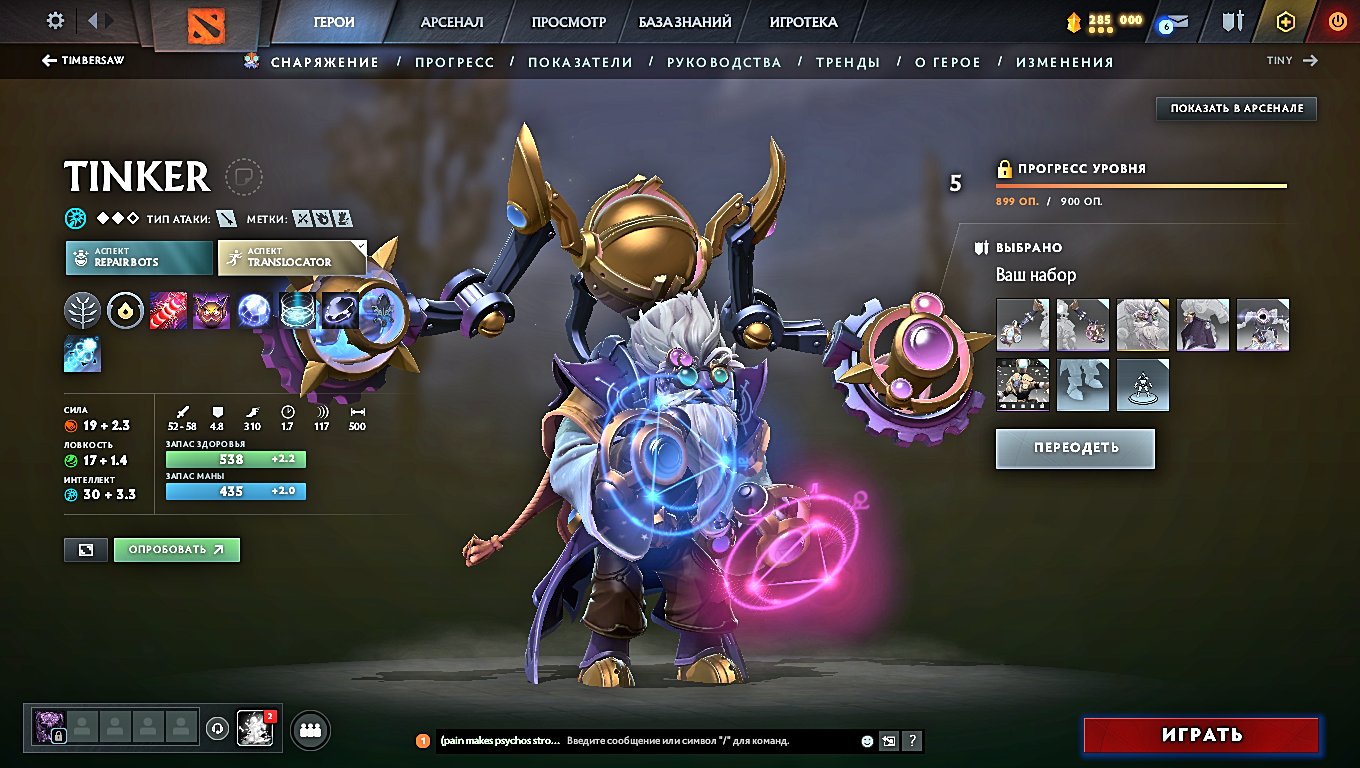Advance to Tiny with the right arrow
The image size is (1360, 768).
click(x=1312, y=60)
